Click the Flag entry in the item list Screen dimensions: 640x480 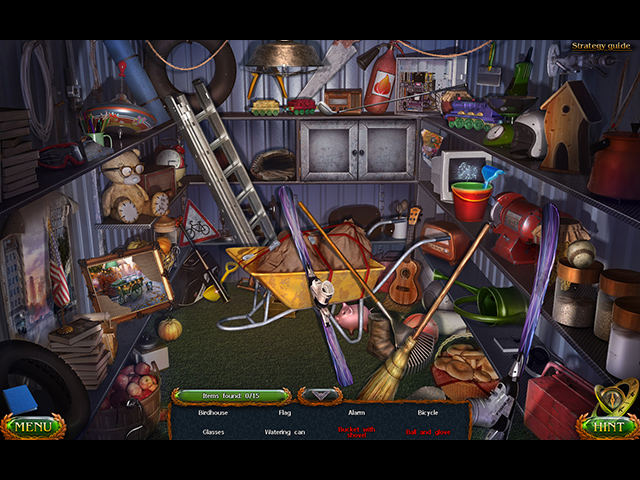[285, 412]
